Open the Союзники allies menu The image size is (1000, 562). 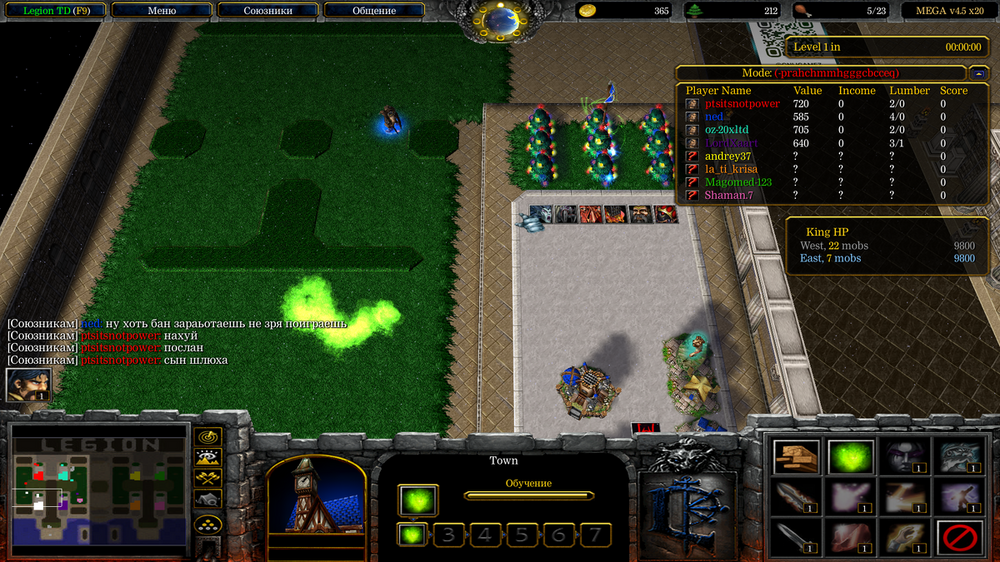(269, 11)
